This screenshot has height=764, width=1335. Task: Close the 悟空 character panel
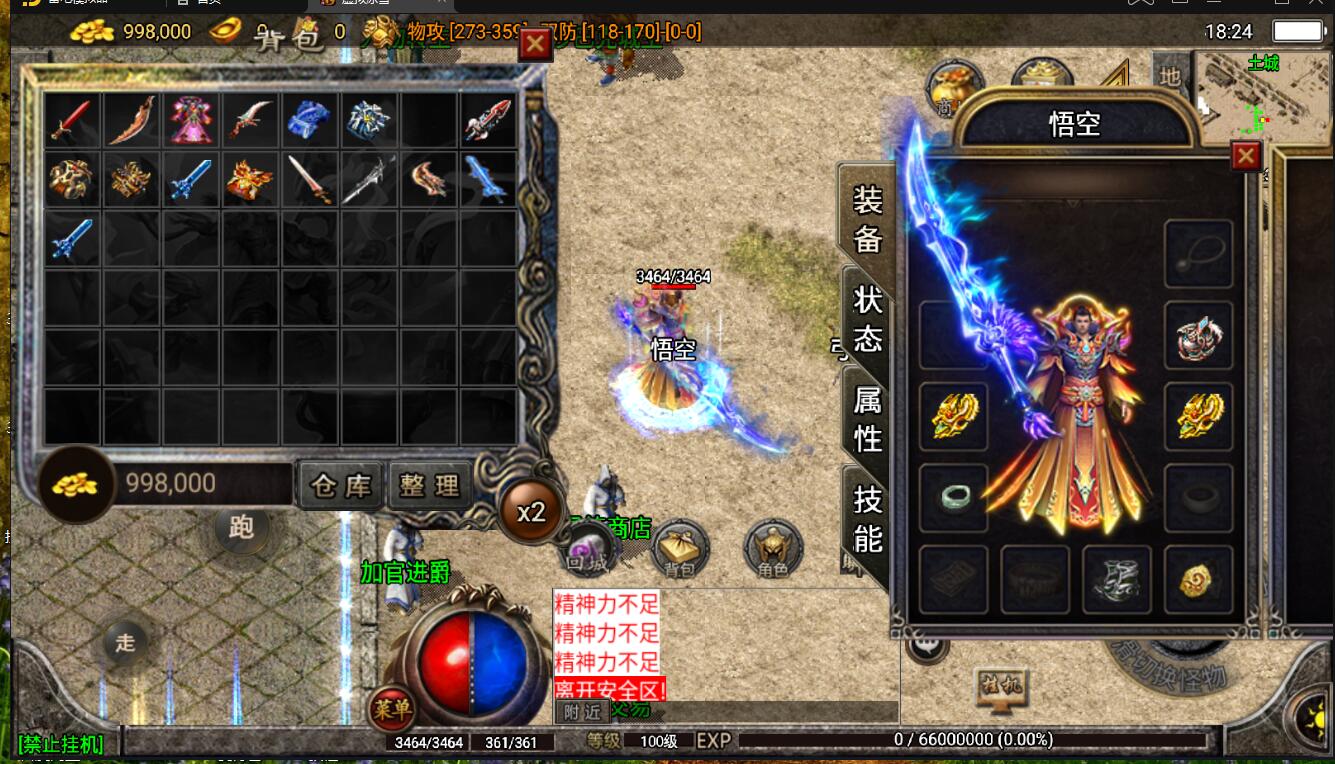point(1245,157)
